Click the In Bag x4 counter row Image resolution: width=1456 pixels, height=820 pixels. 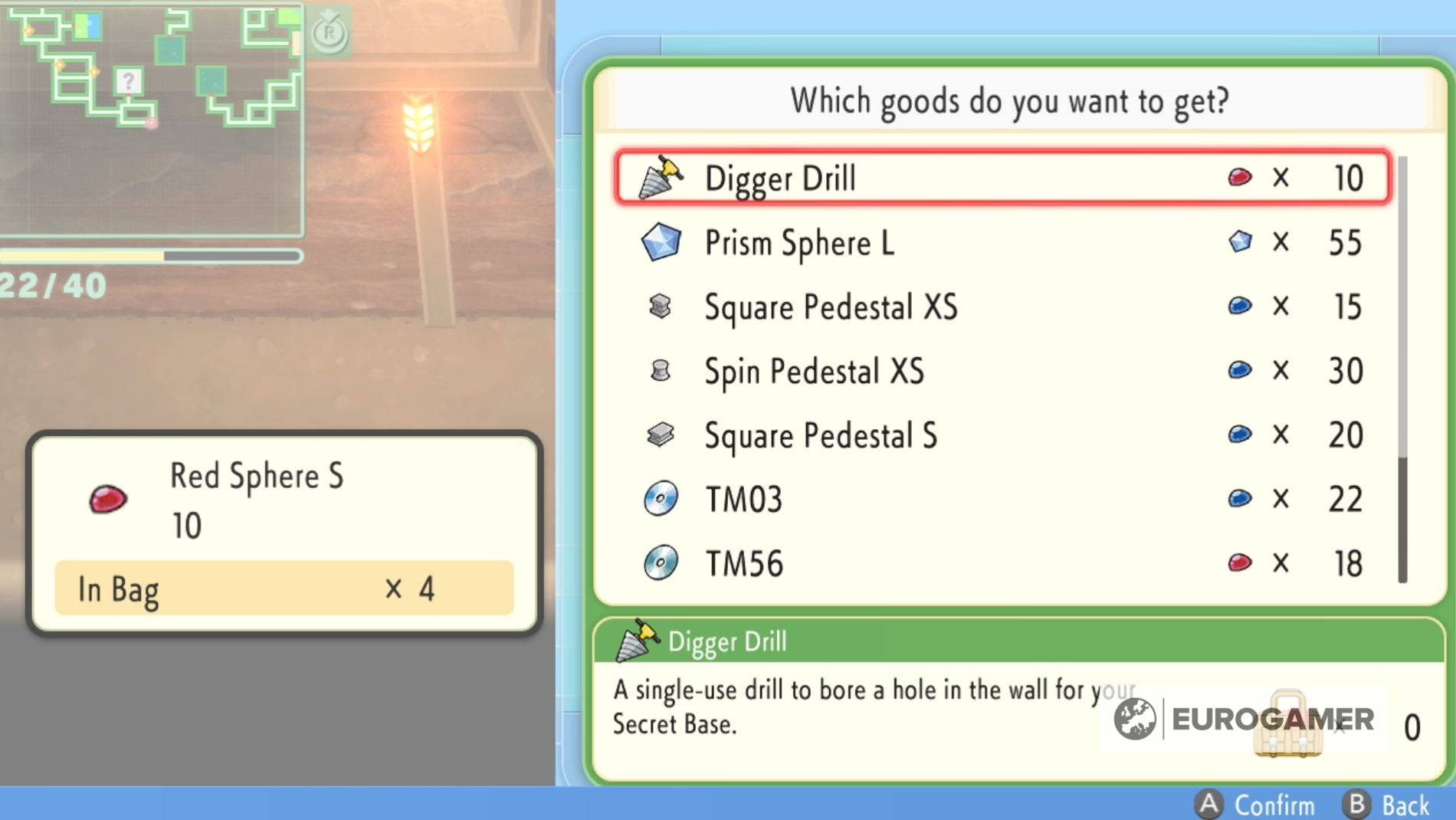(x=284, y=590)
